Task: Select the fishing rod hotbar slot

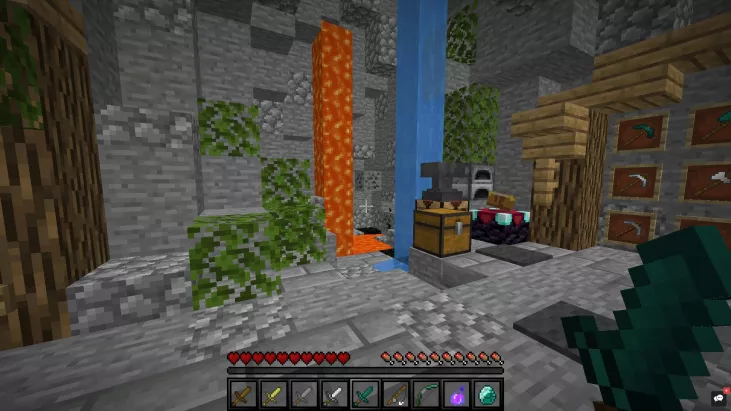Action: point(394,395)
